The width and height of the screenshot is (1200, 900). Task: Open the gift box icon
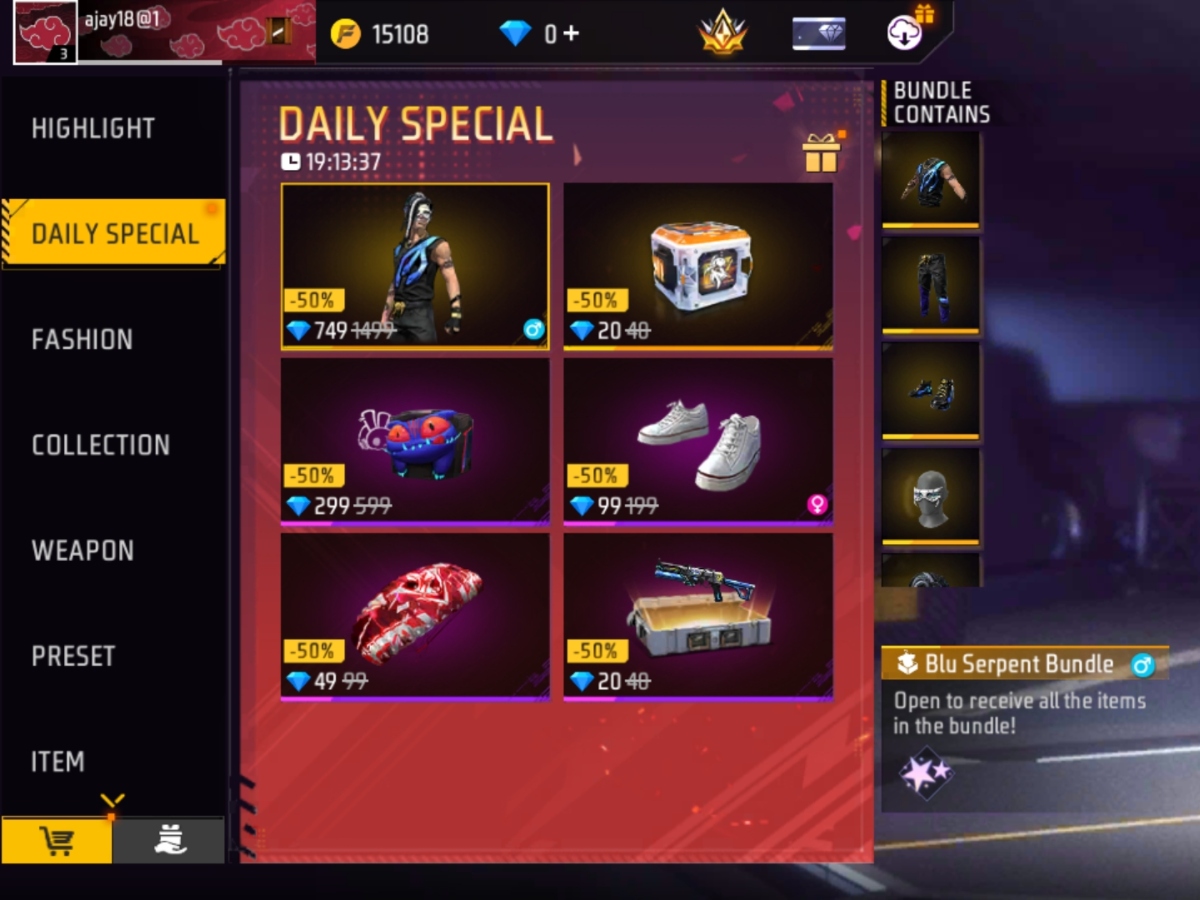pos(821,153)
